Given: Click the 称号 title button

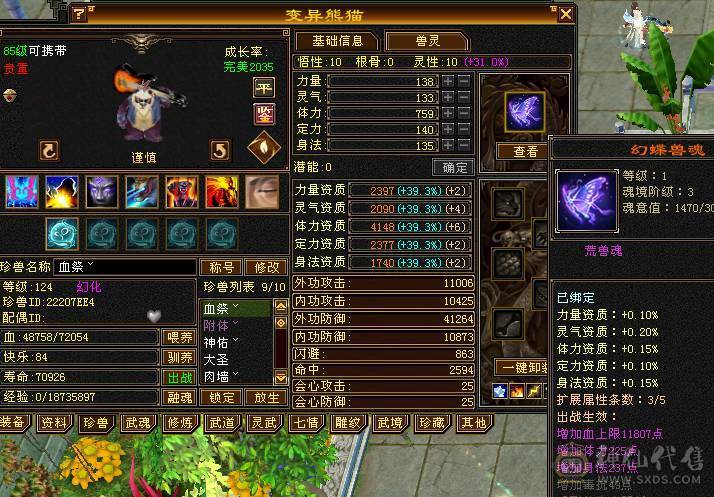Looking at the screenshot, I should point(221,267).
